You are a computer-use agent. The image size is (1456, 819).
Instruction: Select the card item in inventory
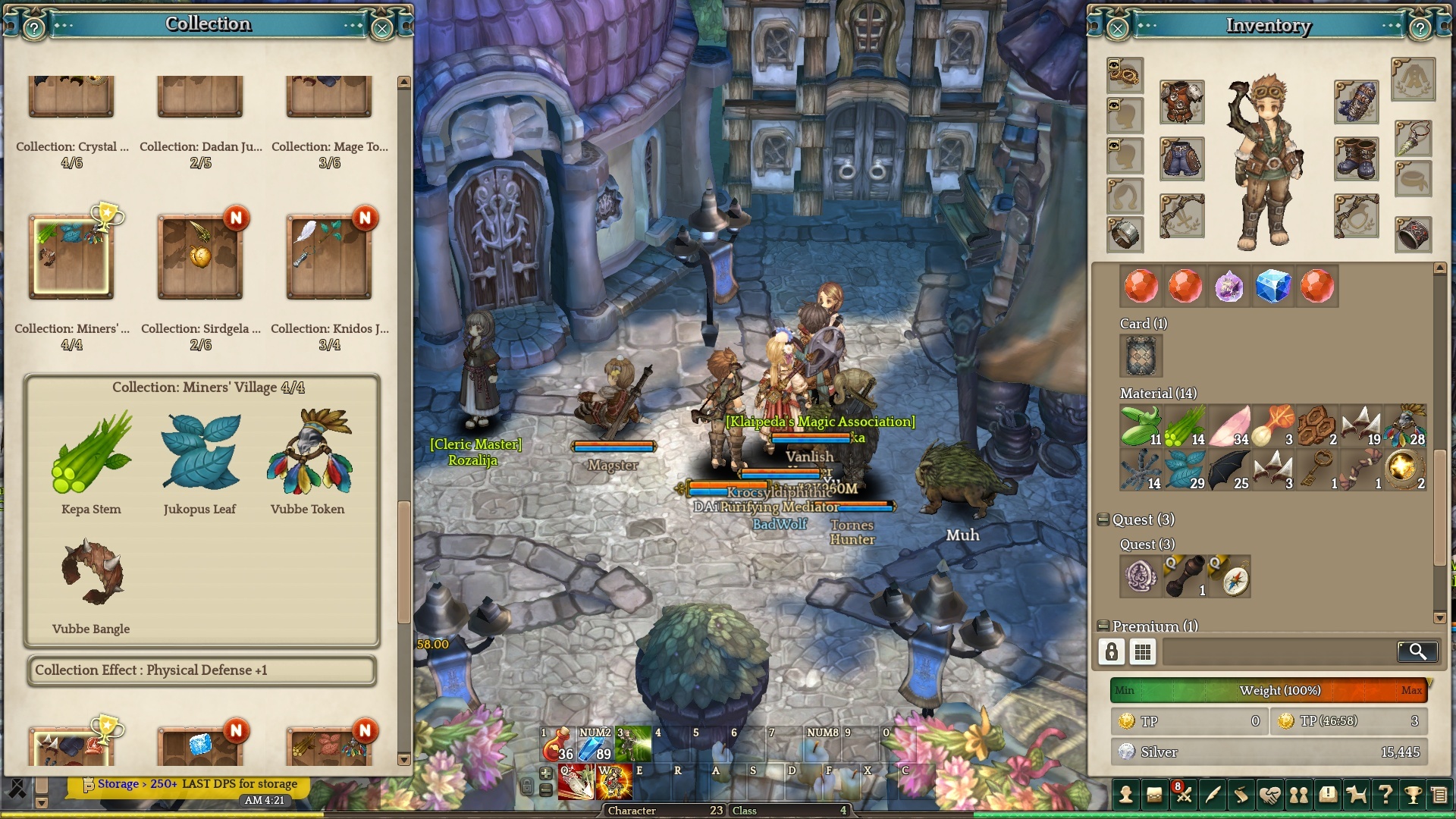click(x=1141, y=356)
